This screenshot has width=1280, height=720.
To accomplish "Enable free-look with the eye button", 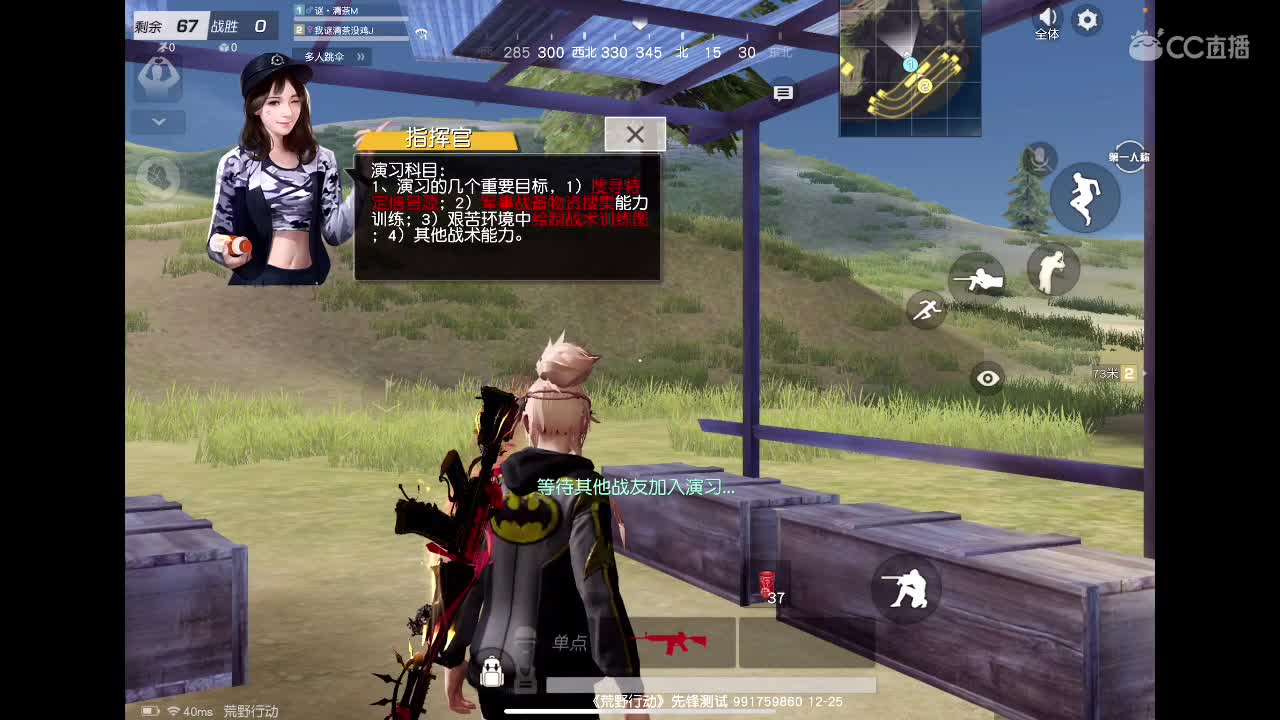I will [x=987, y=378].
